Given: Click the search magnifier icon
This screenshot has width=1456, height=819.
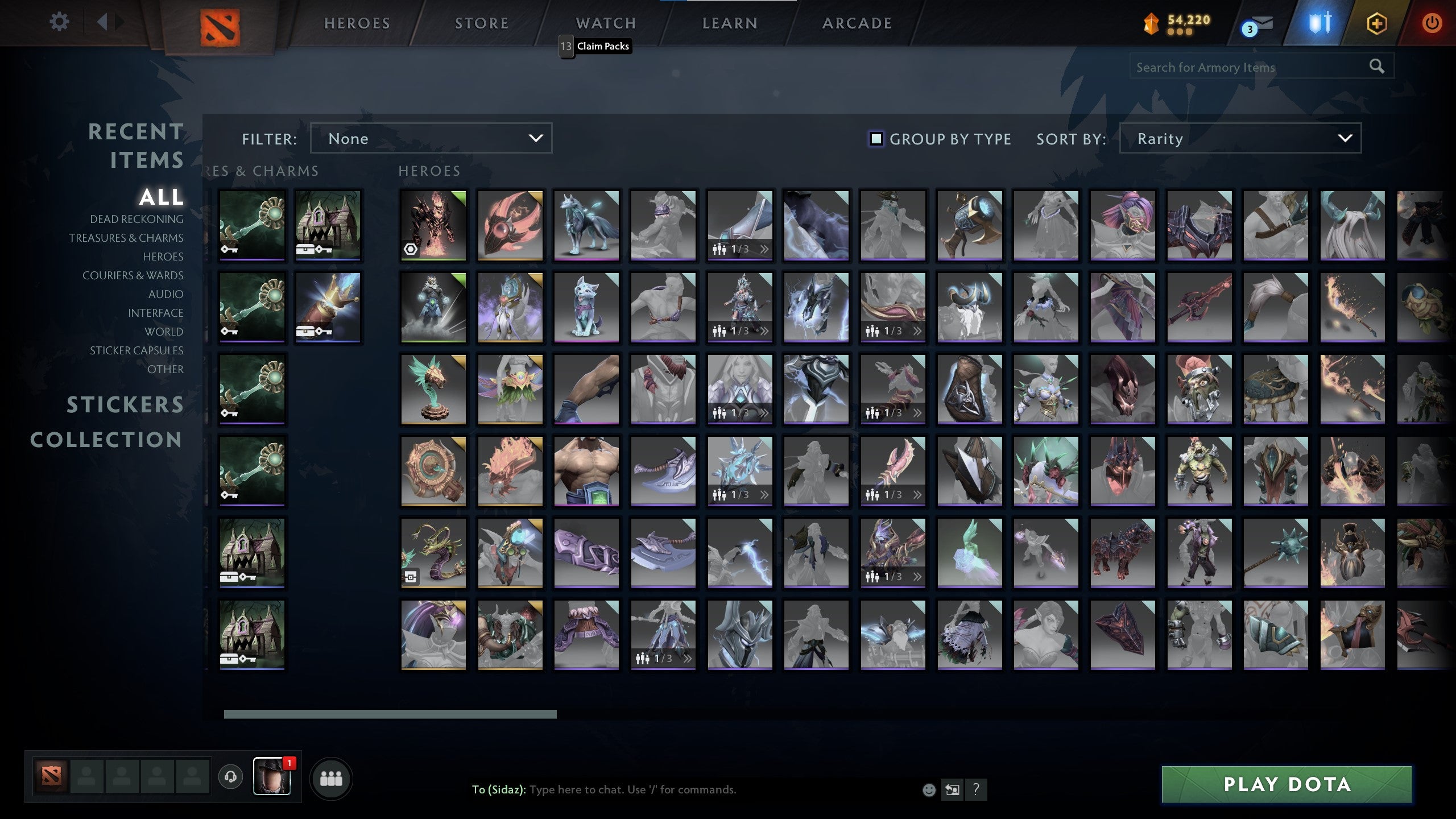Looking at the screenshot, I should (x=1376, y=67).
